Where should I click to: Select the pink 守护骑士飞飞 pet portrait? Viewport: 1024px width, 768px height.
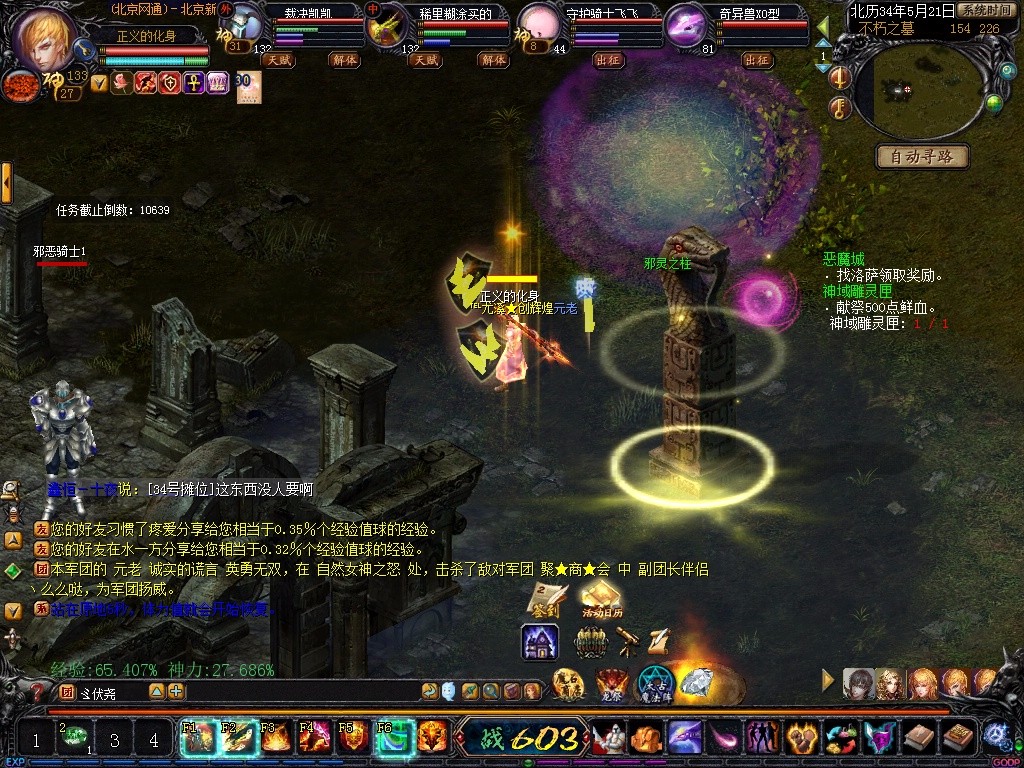tap(538, 26)
